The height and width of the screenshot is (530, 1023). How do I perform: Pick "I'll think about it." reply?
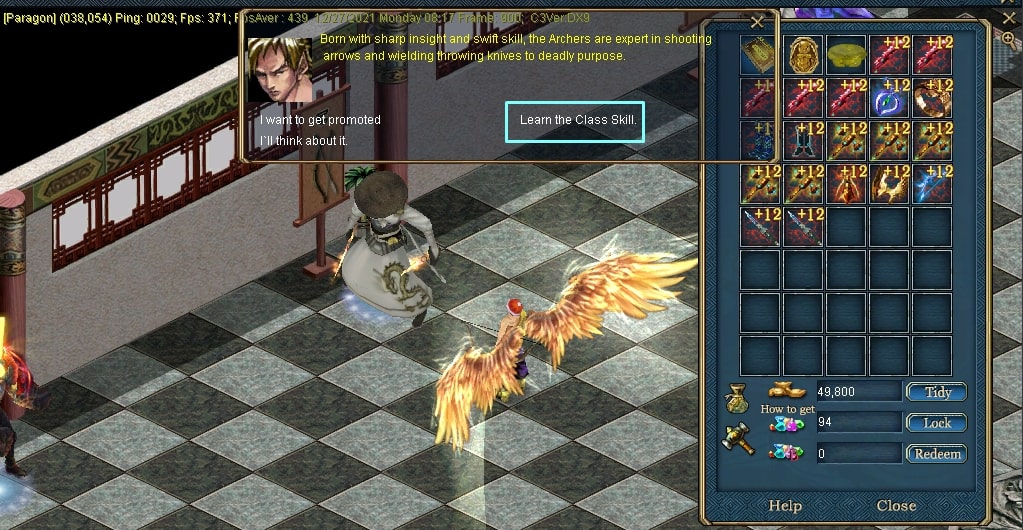pyautogui.click(x=304, y=141)
